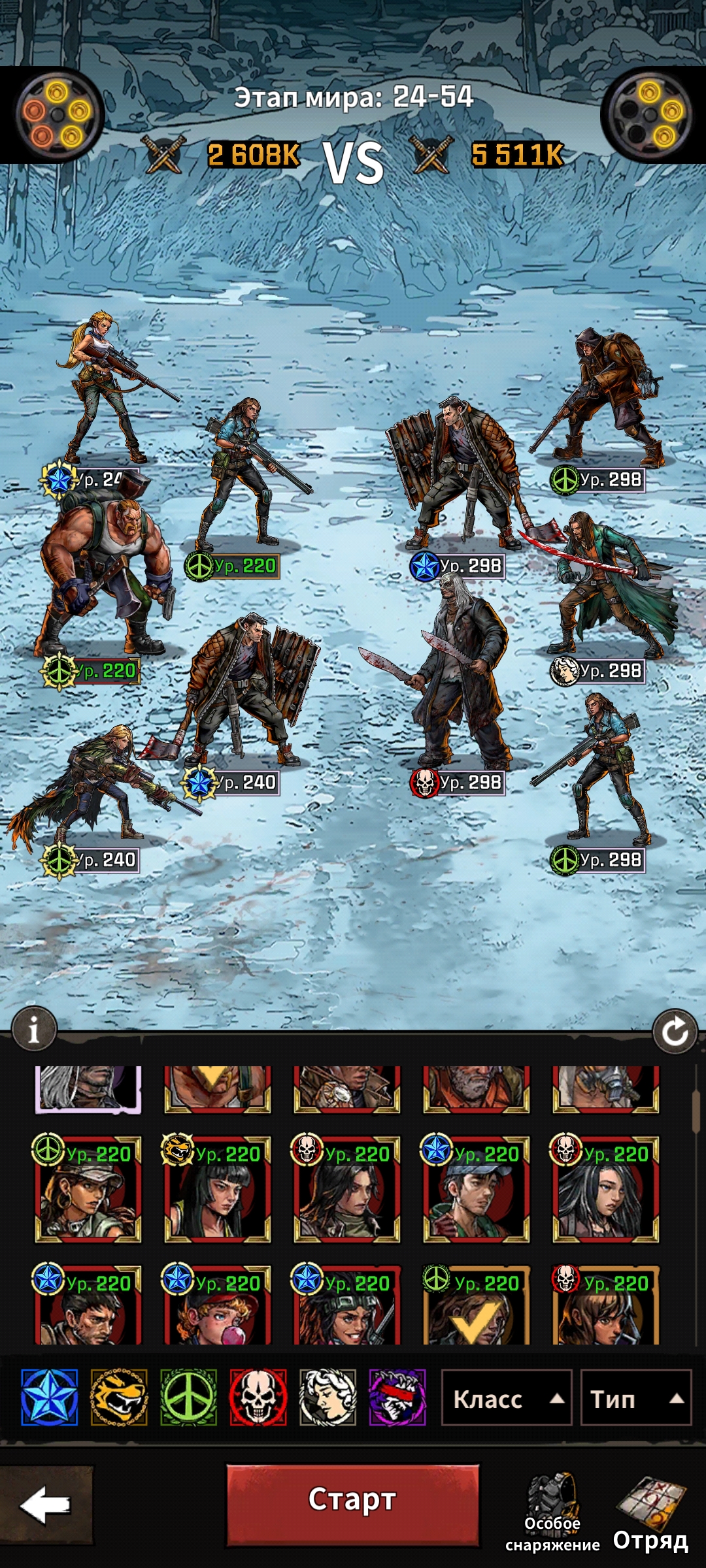Viewport: 706px width, 1568px height.
Task: Filter heroes by red skull faction
Action: coord(258,1397)
